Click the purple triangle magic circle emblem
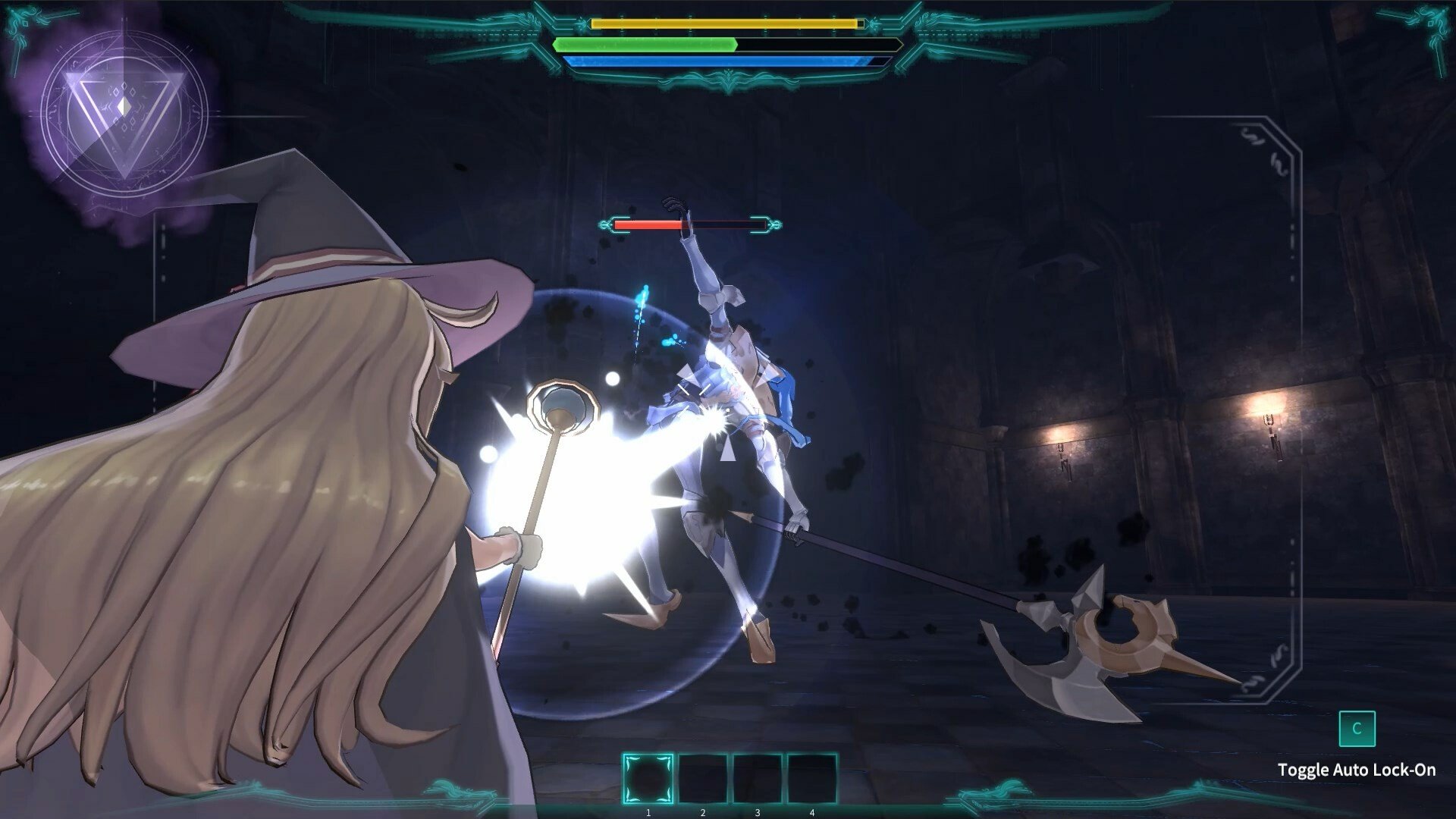Image resolution: width=1456 pixels, height=819 pixels. pos(124,121)
